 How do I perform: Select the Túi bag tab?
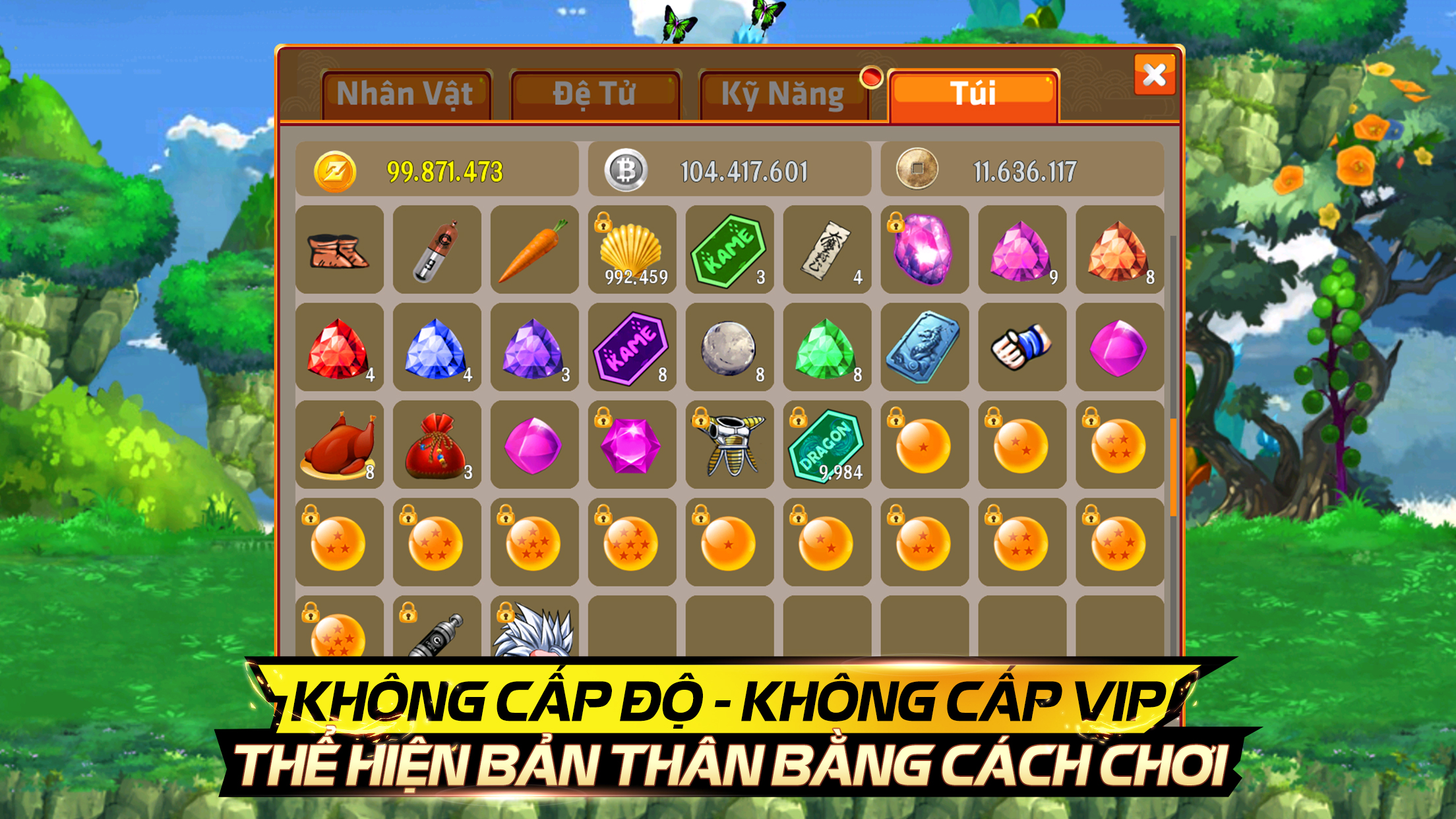point(973,94)
